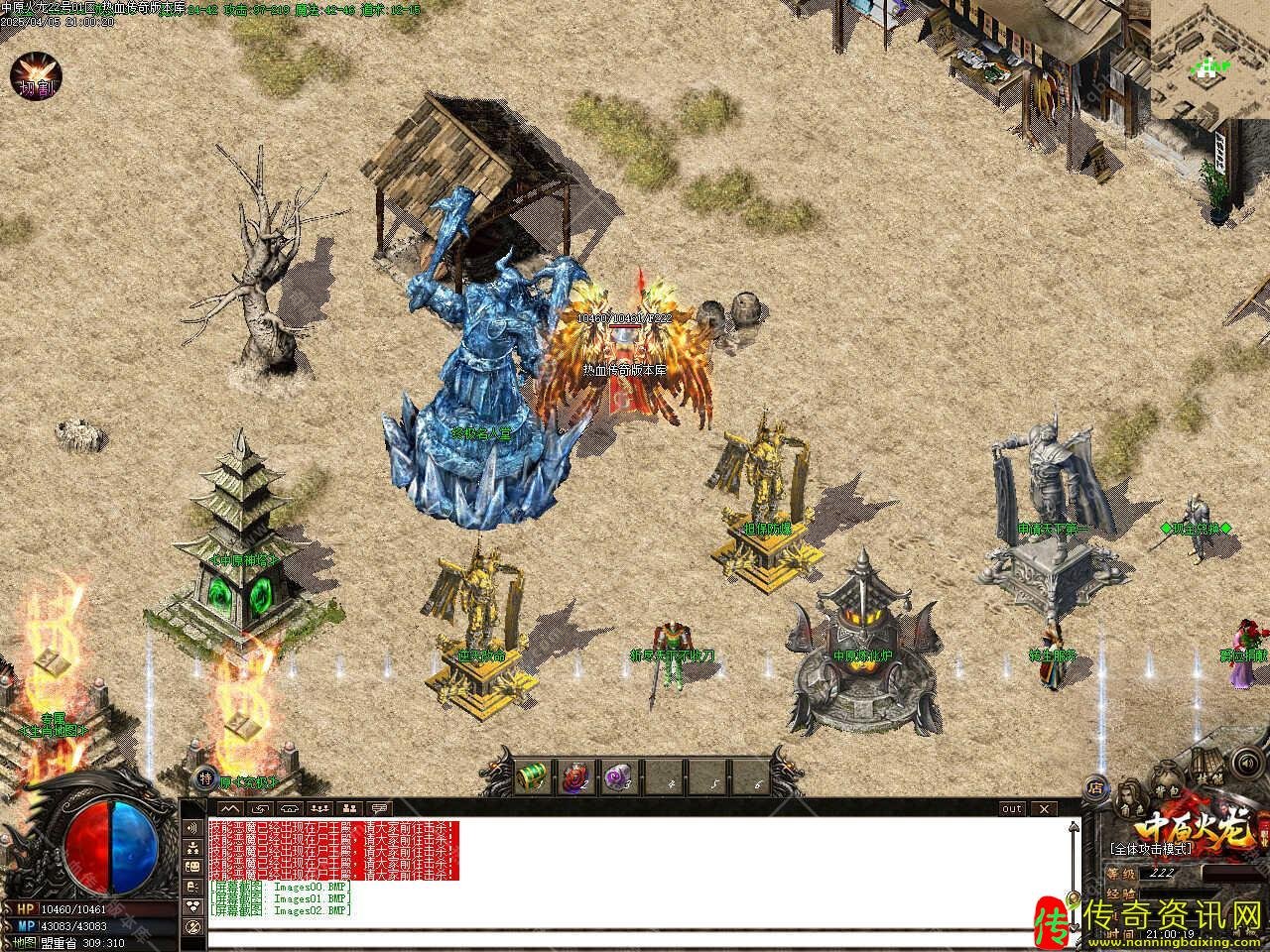
Task: Use the red rose hotbar item
Action: [x=575, y=774]
